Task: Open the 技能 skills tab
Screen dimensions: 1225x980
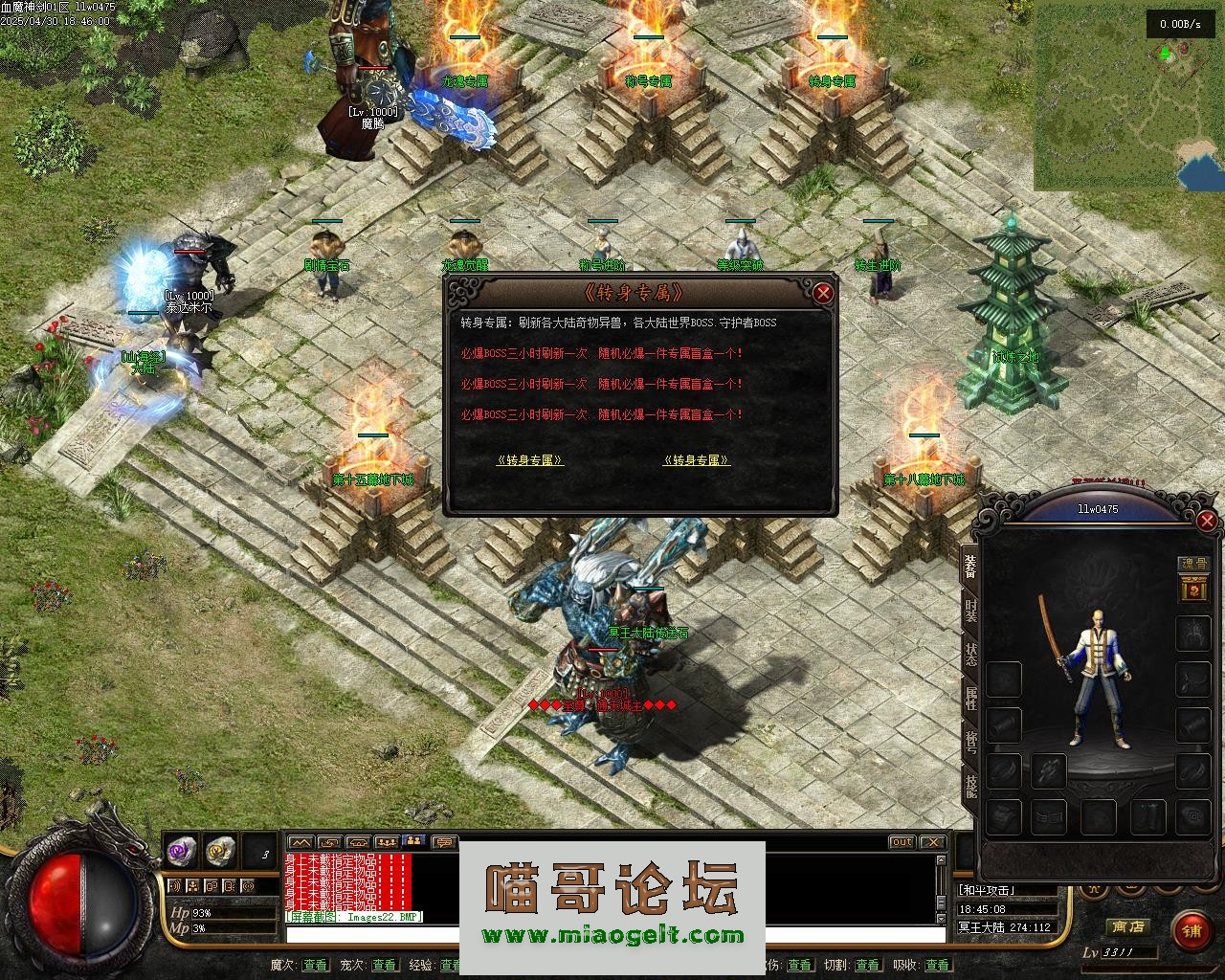Action: click(970, 787)
